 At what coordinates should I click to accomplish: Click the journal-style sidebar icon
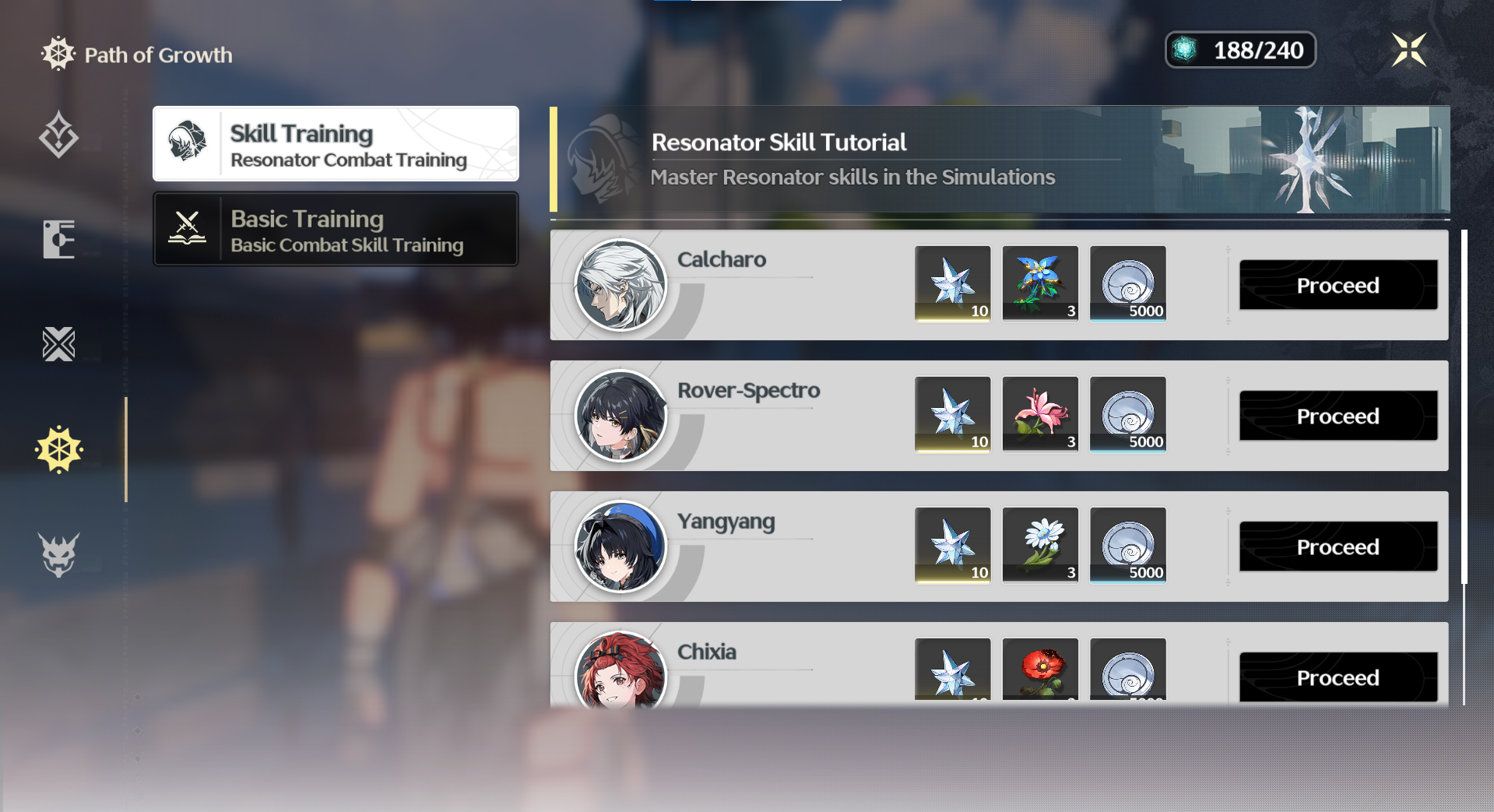pyautogui.click(x=58, y=239)
